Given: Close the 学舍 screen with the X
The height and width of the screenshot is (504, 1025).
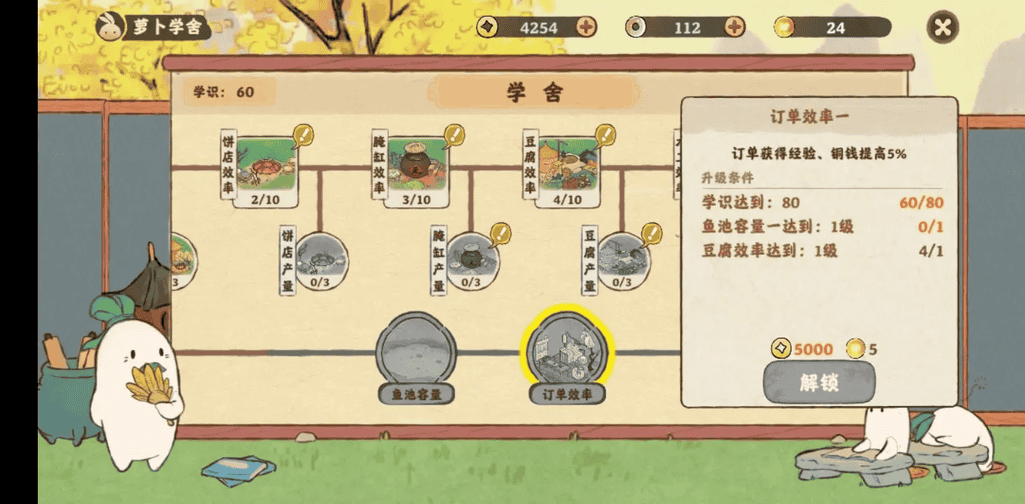Looking at the screenshot, I should coord(942,28).
